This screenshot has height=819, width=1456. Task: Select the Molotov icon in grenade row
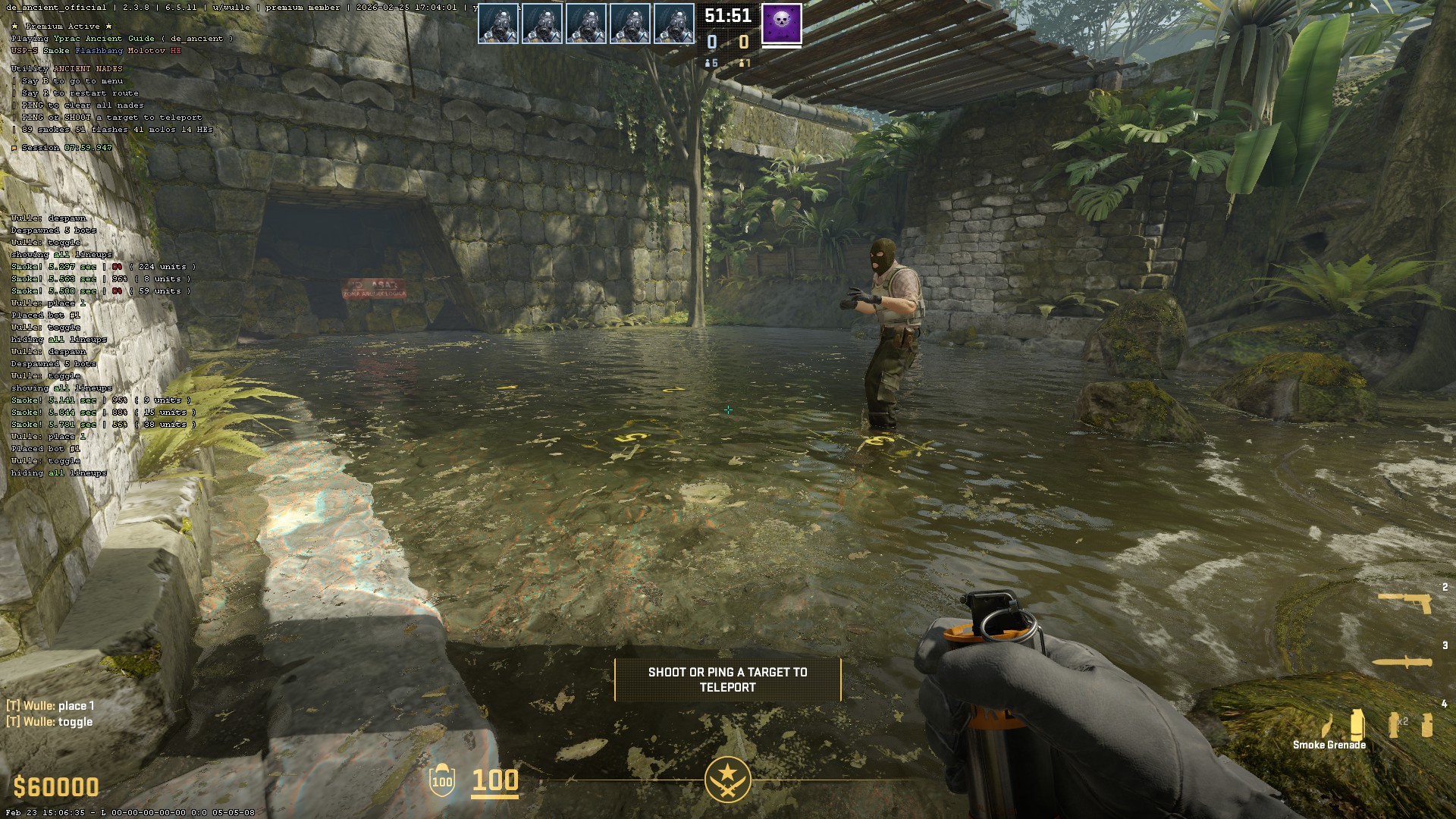pos(1327,726)
